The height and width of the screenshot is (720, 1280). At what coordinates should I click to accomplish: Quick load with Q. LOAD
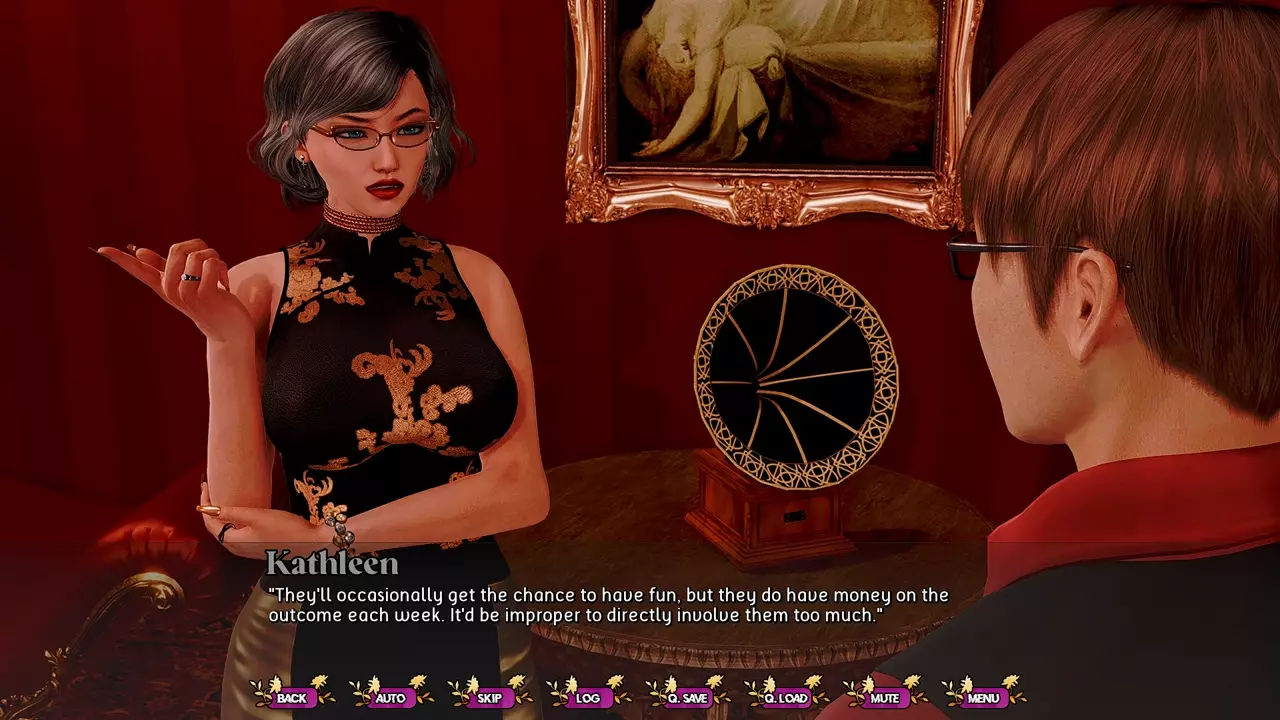click(x=786, y=698)
